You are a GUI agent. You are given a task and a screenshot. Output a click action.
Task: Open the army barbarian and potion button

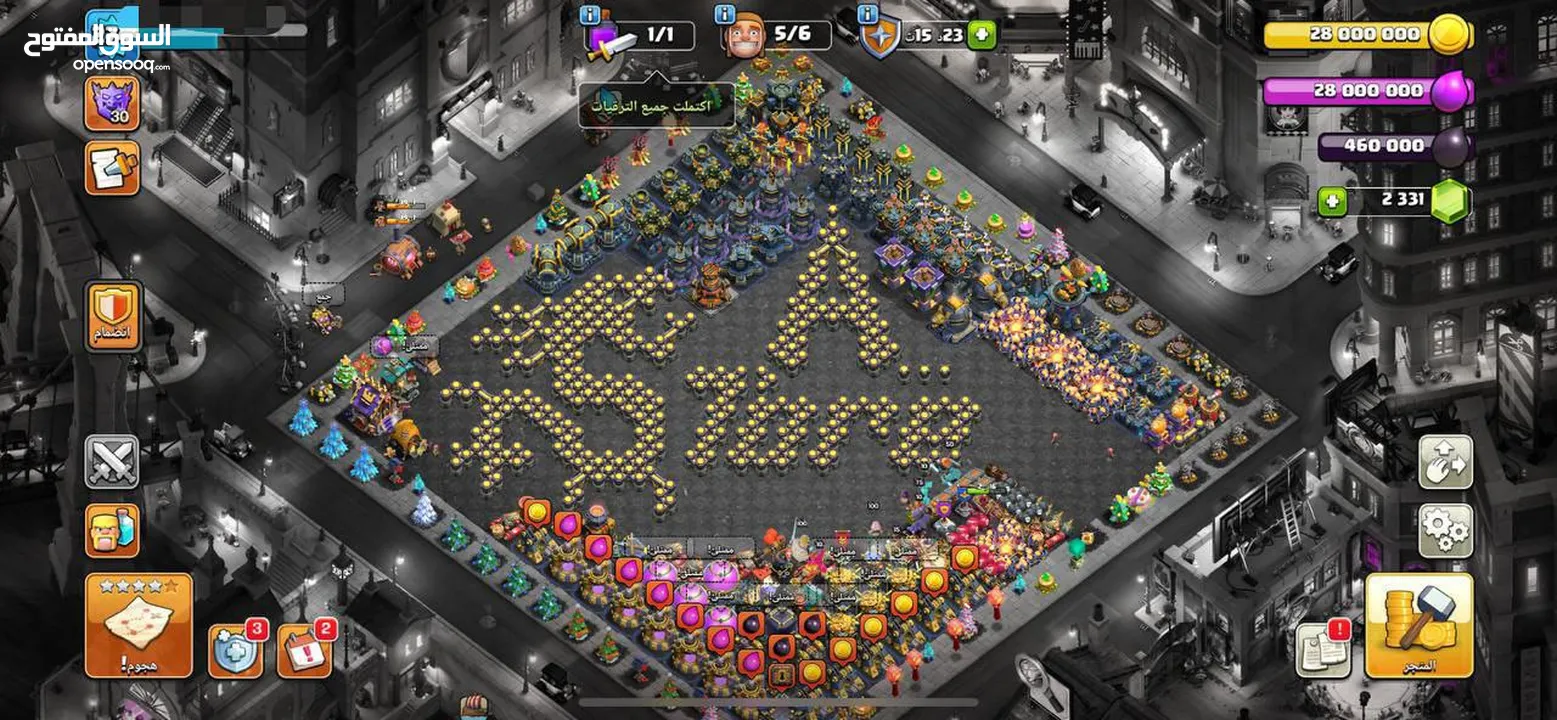[112, 530]
